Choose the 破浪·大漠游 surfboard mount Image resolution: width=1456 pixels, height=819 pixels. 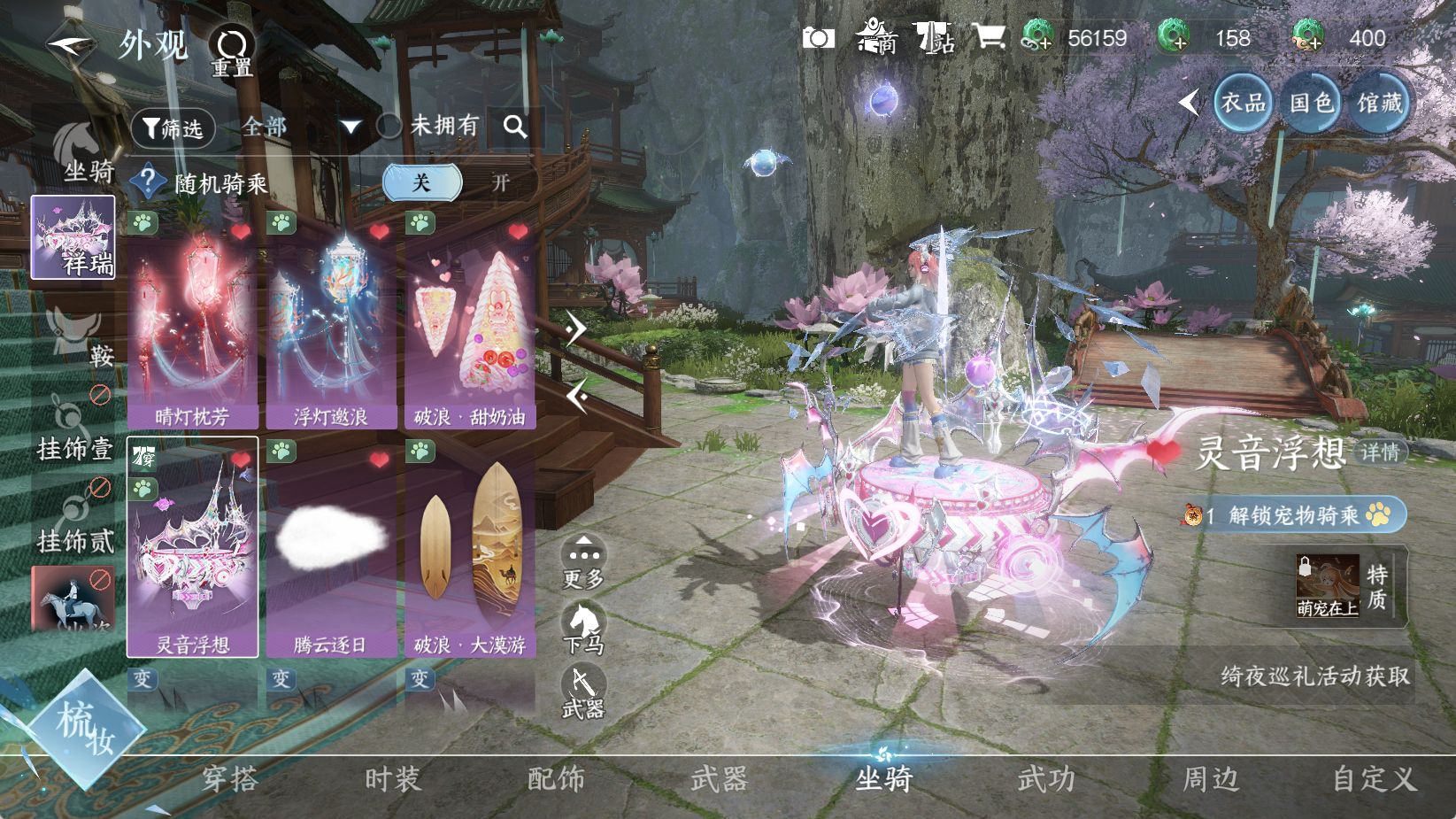click(x=469, y=547)
